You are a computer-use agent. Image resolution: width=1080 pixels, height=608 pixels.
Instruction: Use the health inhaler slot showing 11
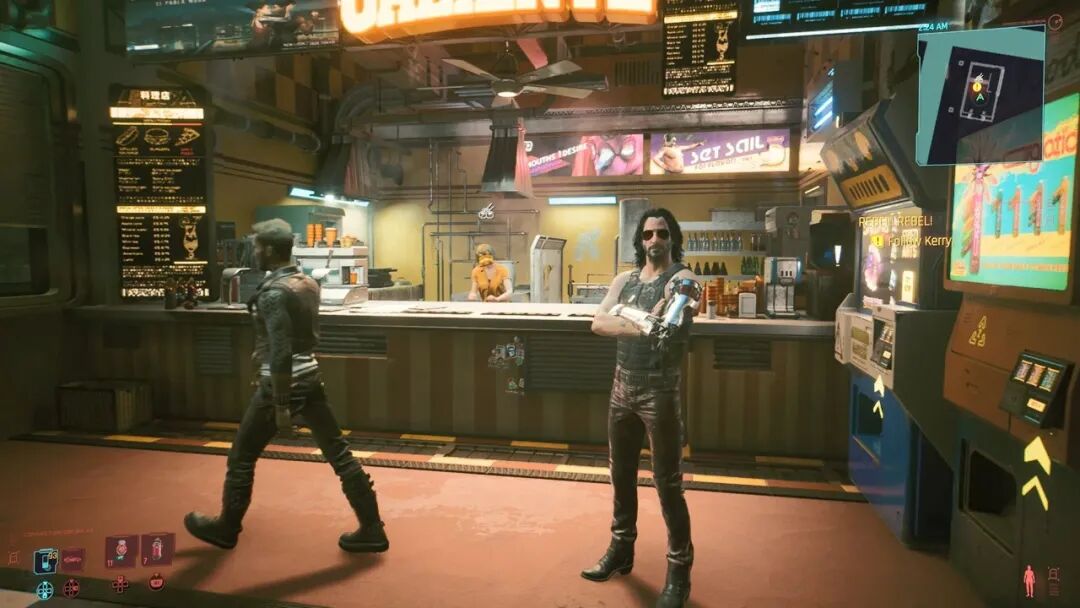[x=121, y=552]
